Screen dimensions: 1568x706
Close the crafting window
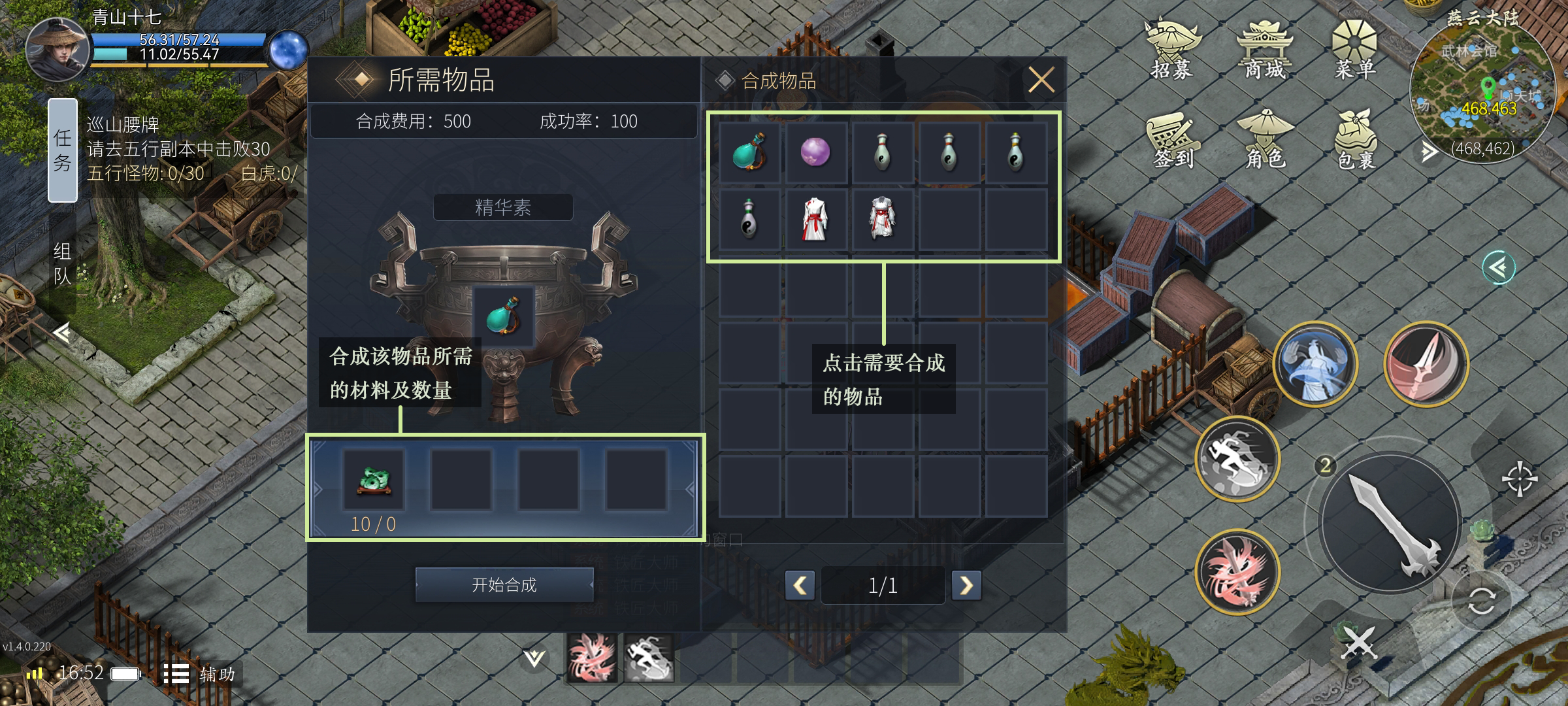(1041, 80)
